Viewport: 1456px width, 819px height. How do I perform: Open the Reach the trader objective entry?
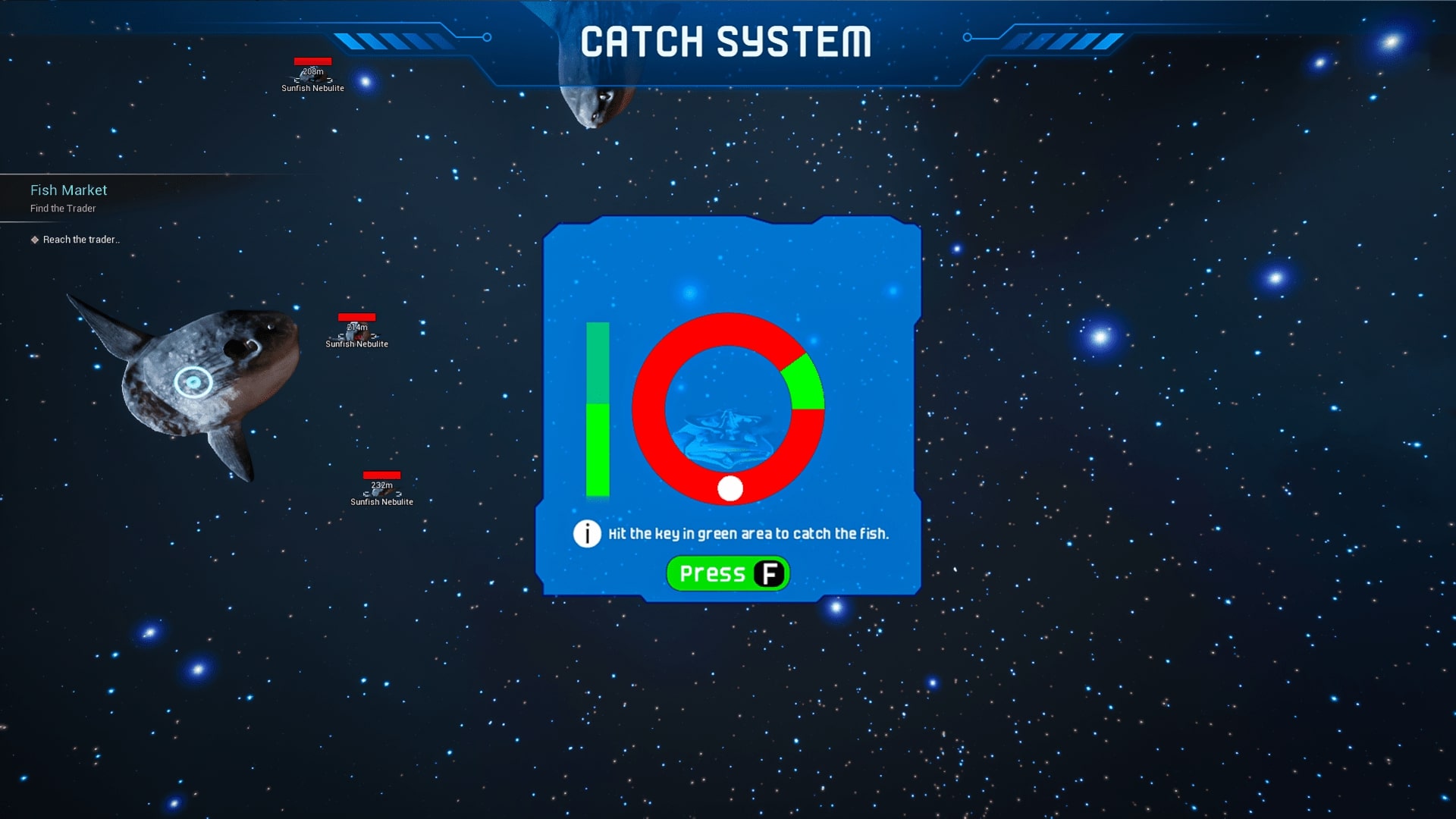click(80, 239)
